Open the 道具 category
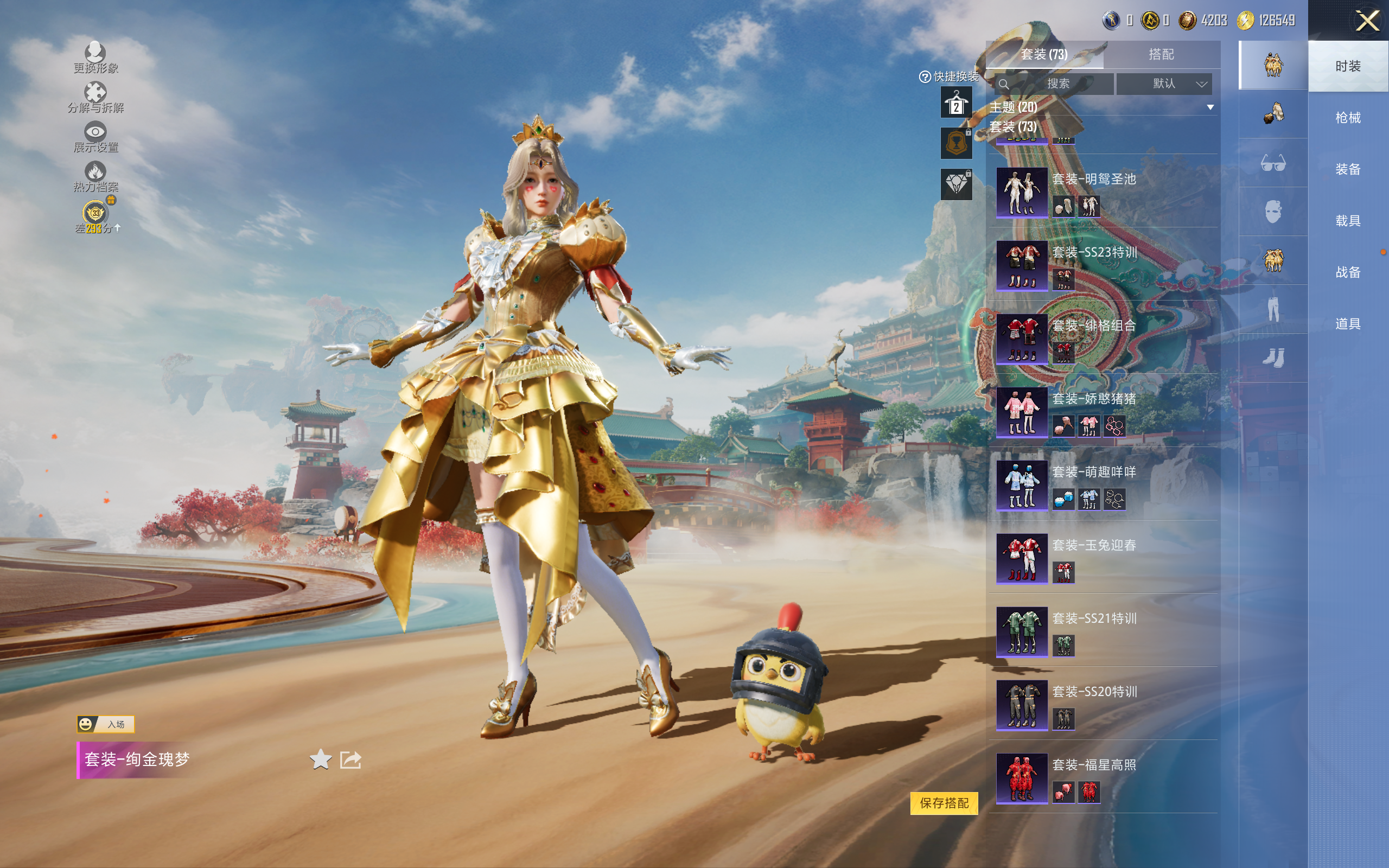 [x=1347, y=324]
